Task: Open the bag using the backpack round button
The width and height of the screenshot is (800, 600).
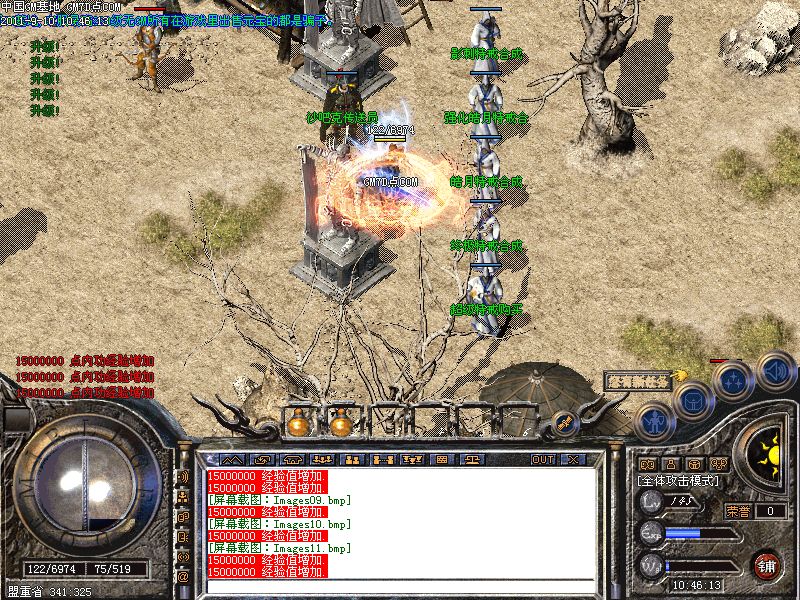Action: click(690, 401)
